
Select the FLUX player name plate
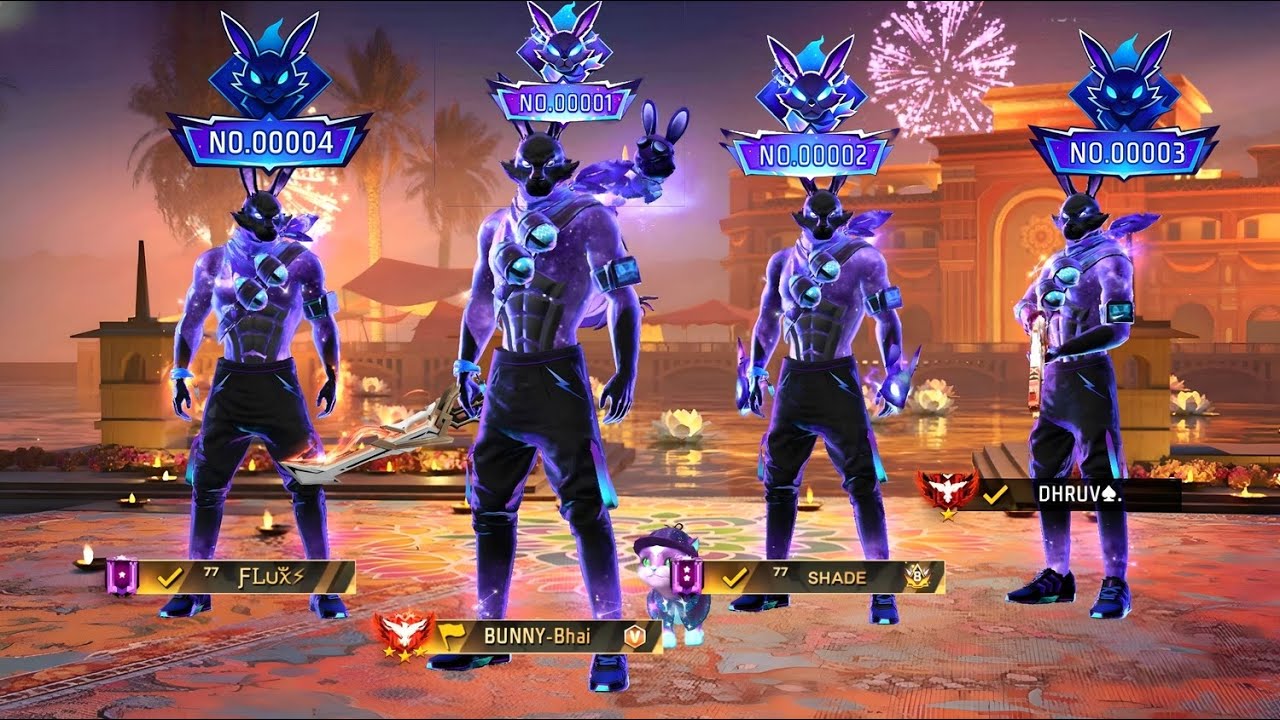243,577
